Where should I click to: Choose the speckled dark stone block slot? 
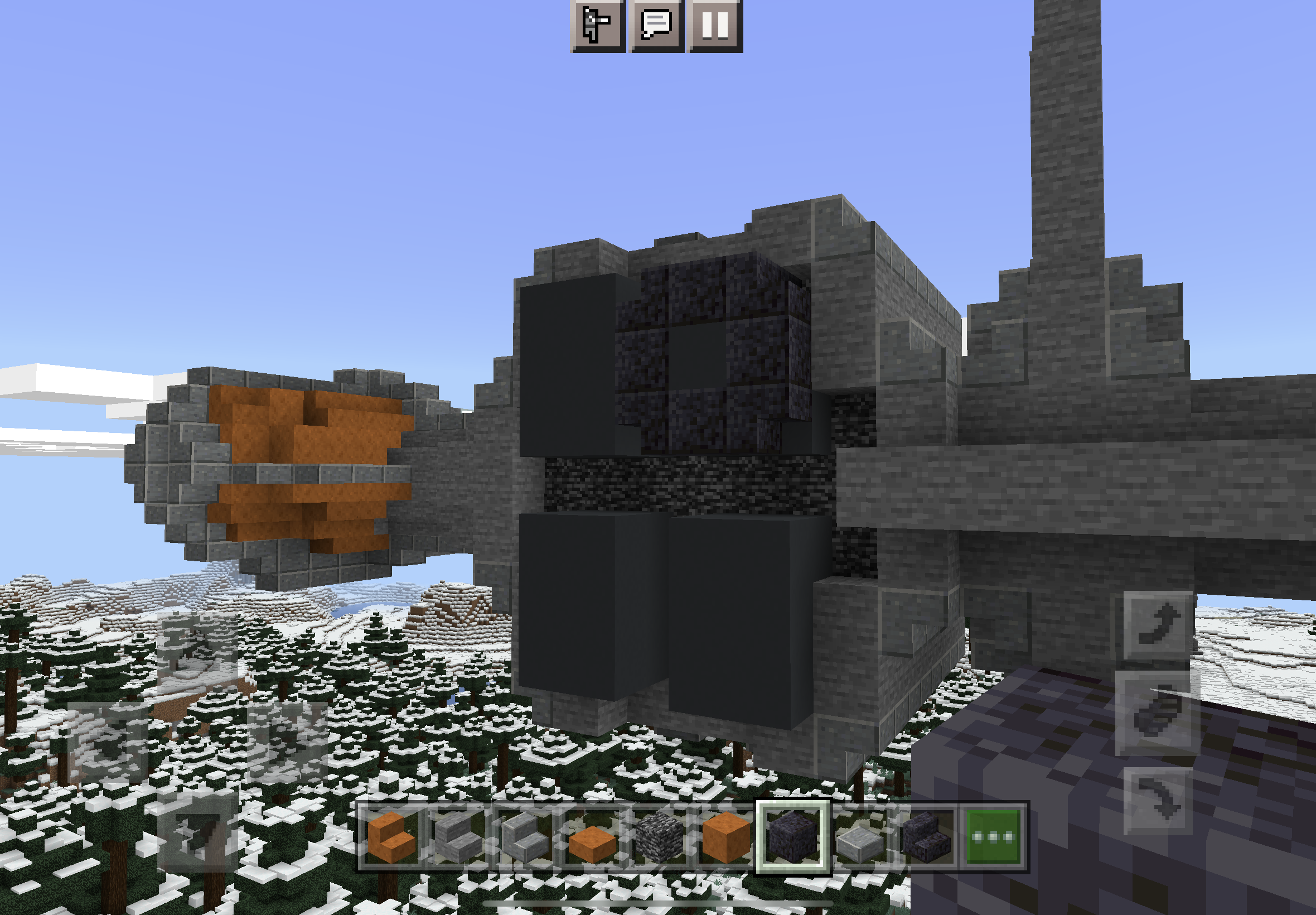(x=659, y=837)
